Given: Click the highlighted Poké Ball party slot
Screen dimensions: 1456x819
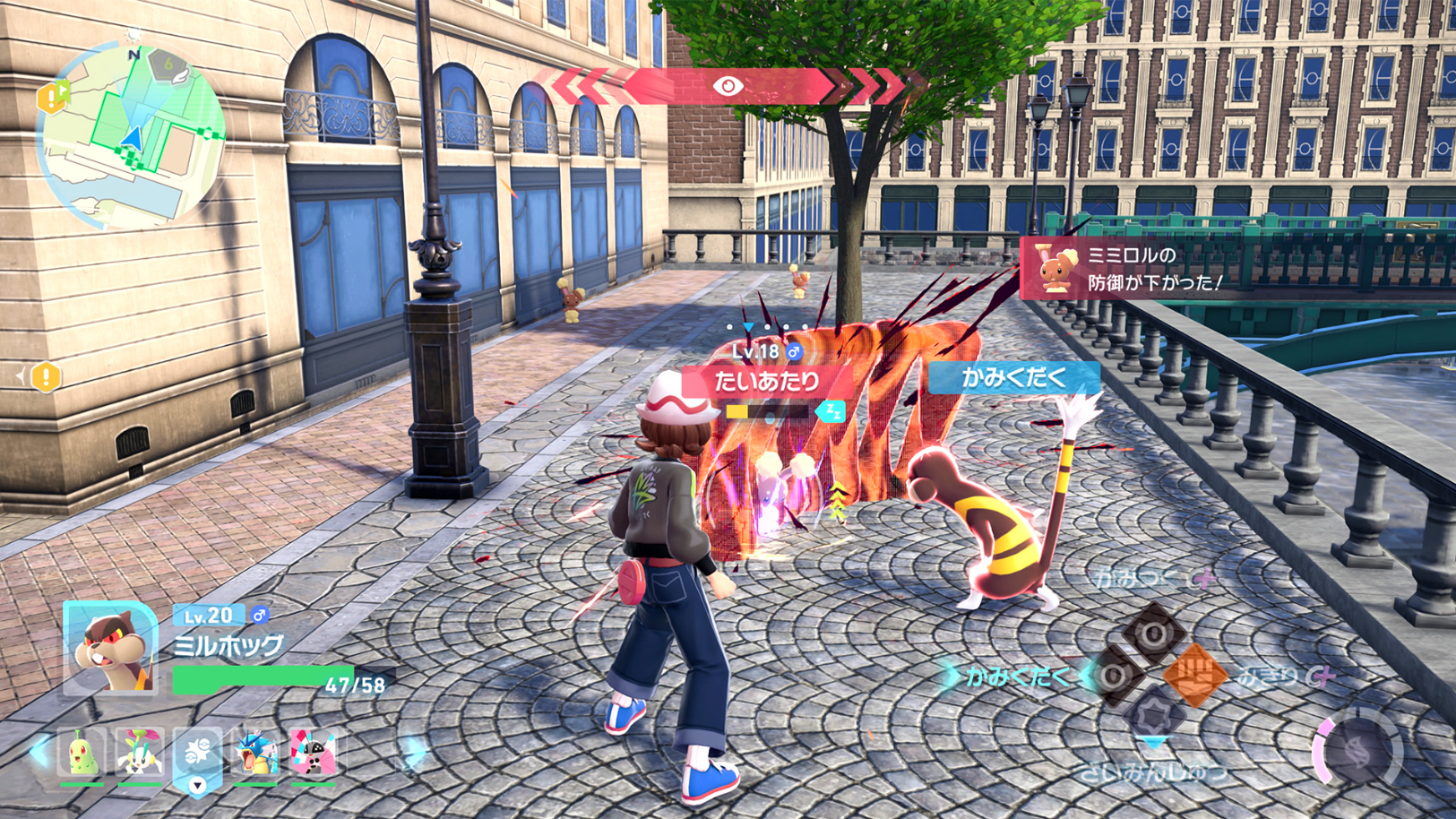Looking at the screenshot, I should [x=198, y=754].
